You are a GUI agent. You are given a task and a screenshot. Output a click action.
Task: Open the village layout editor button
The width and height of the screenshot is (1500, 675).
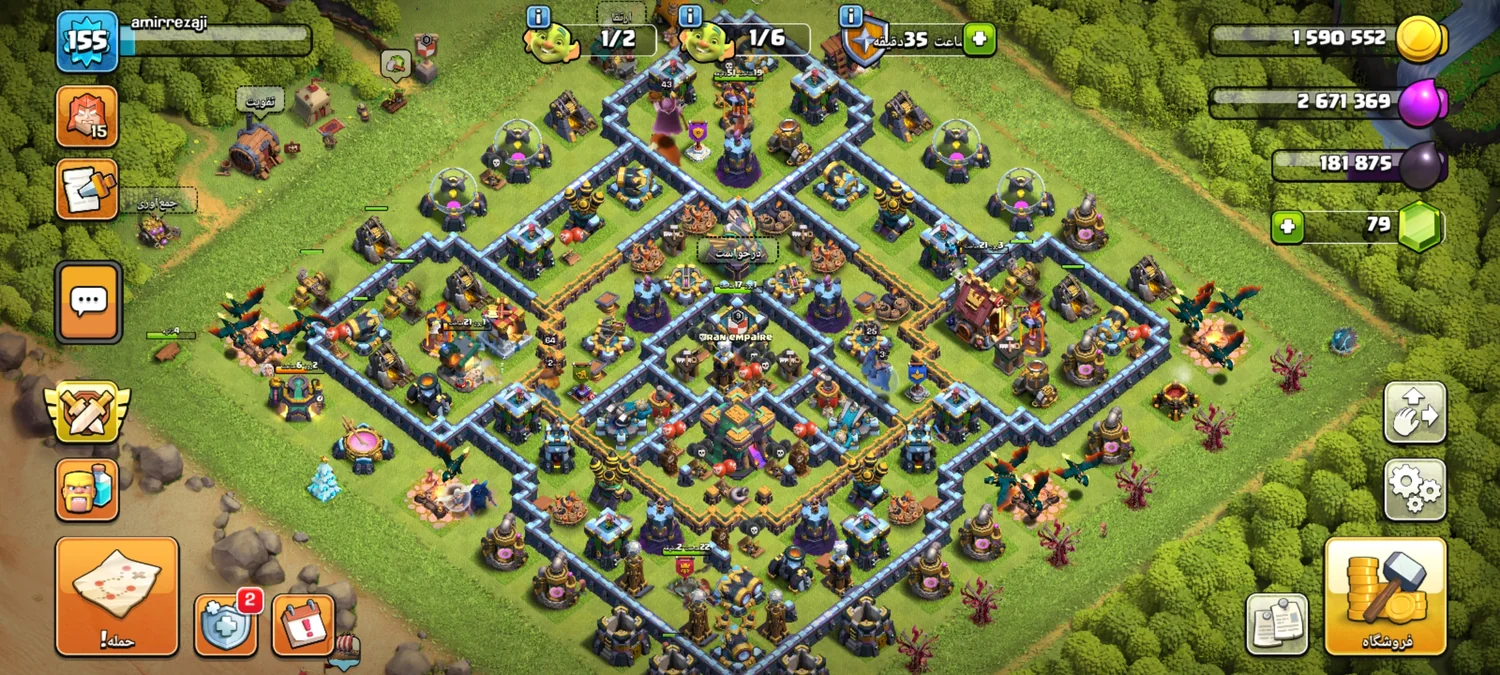click(1415, 412)
